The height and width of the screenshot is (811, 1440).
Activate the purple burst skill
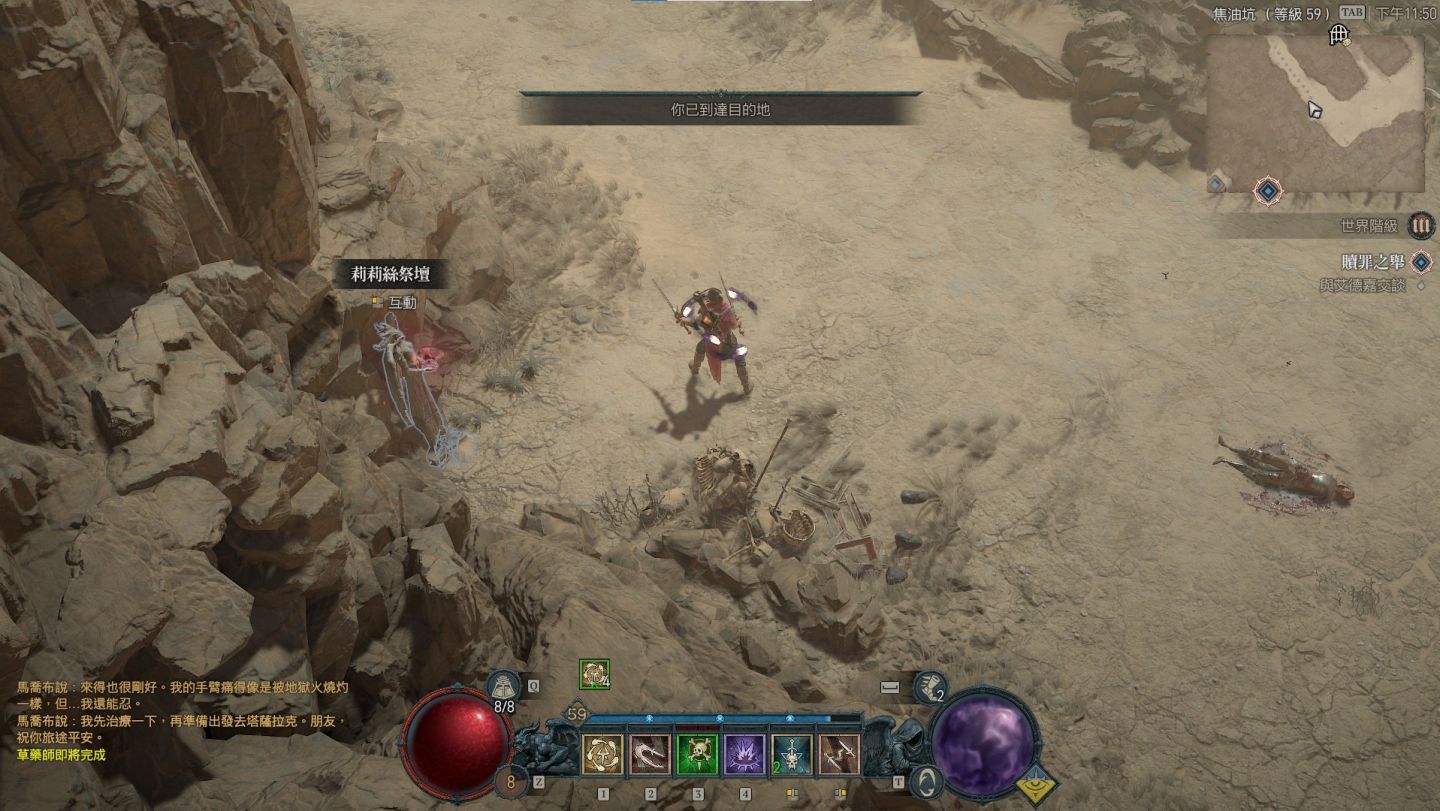click(745, 755)
